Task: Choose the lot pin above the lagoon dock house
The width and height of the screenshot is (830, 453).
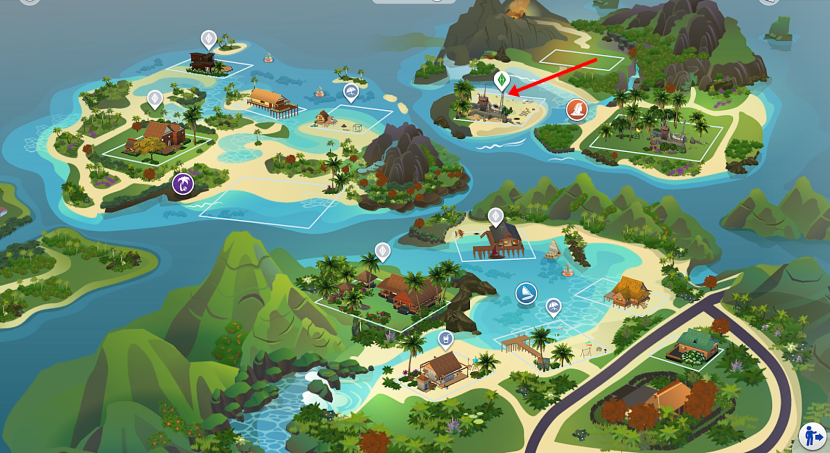Action: 495,215
